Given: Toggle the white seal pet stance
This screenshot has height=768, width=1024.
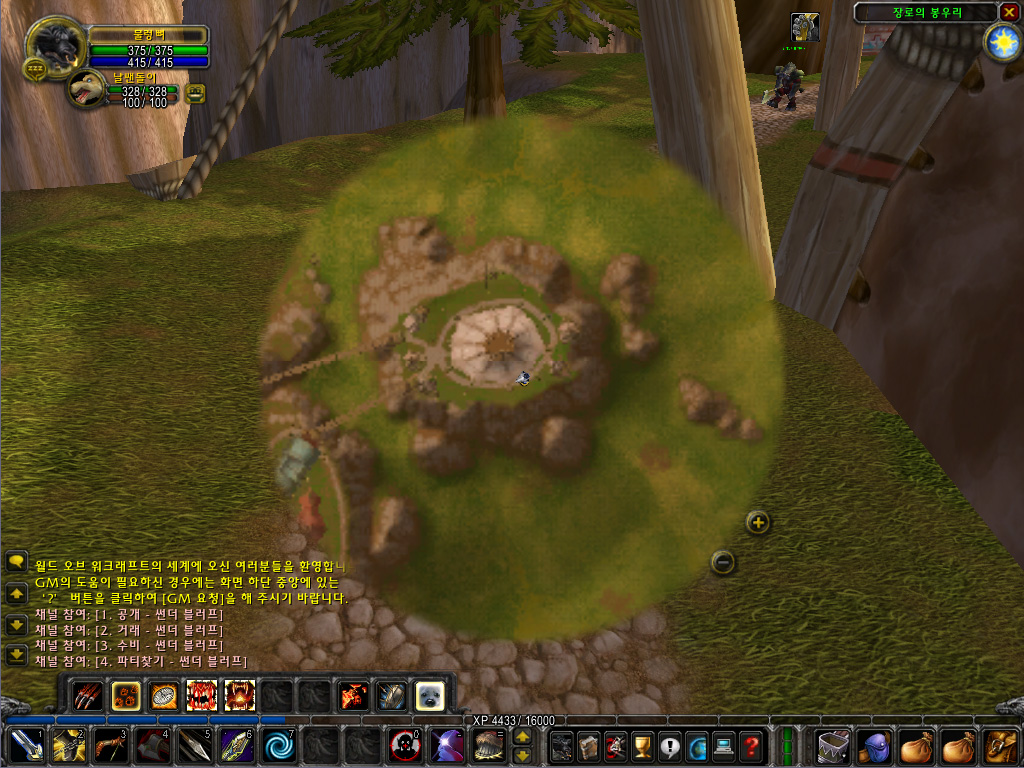Looking at the screenshot, I should click(430, 694).
